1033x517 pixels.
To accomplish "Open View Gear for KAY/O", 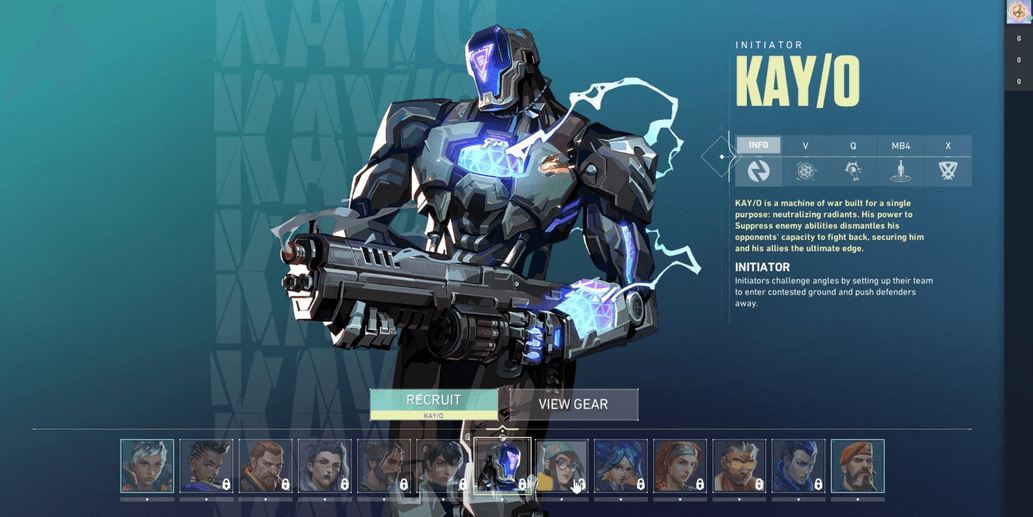I will [x=573, y=404].
